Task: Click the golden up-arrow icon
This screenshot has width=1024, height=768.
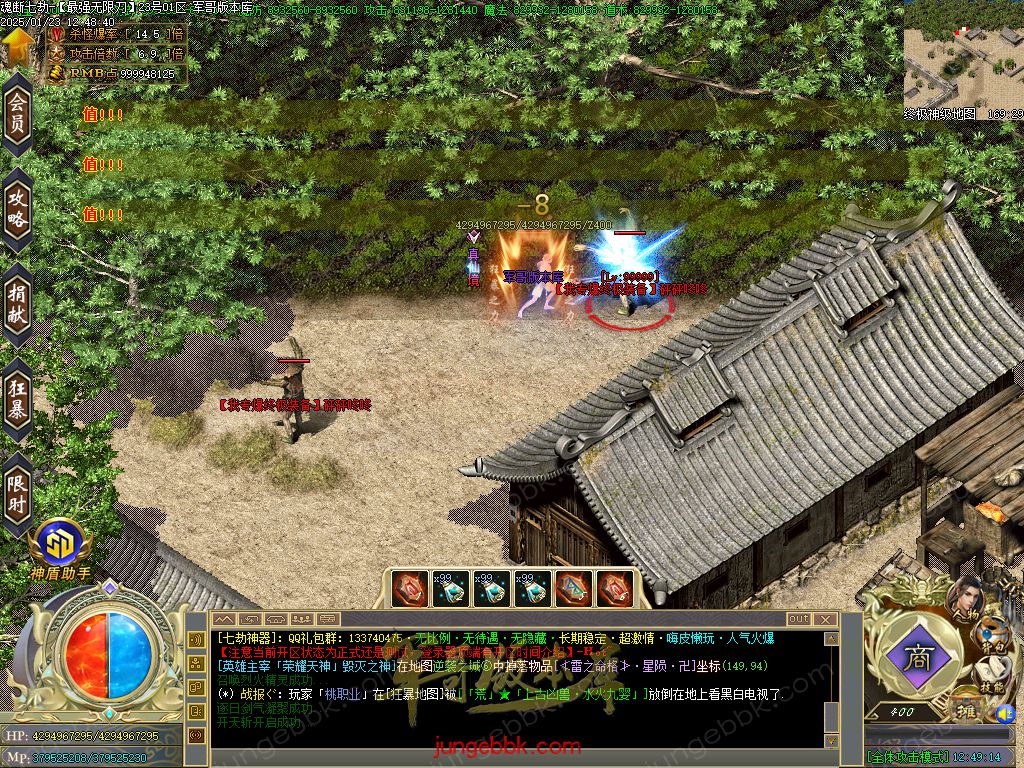Action: pos(17,45)
